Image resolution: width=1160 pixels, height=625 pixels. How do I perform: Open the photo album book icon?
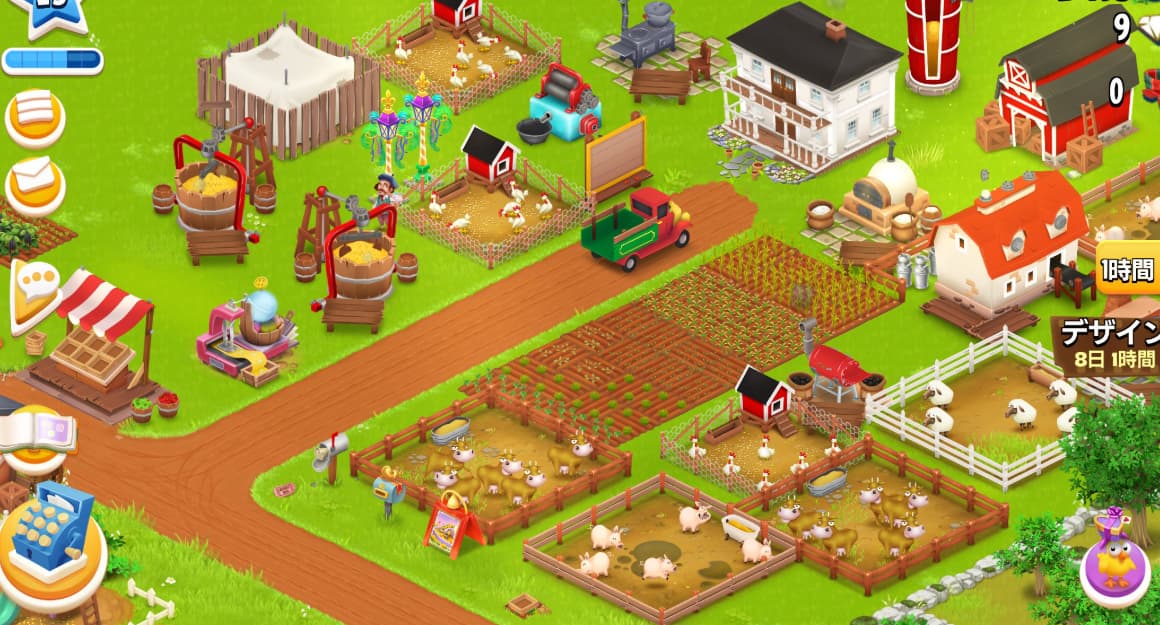(x=38, y=433)
